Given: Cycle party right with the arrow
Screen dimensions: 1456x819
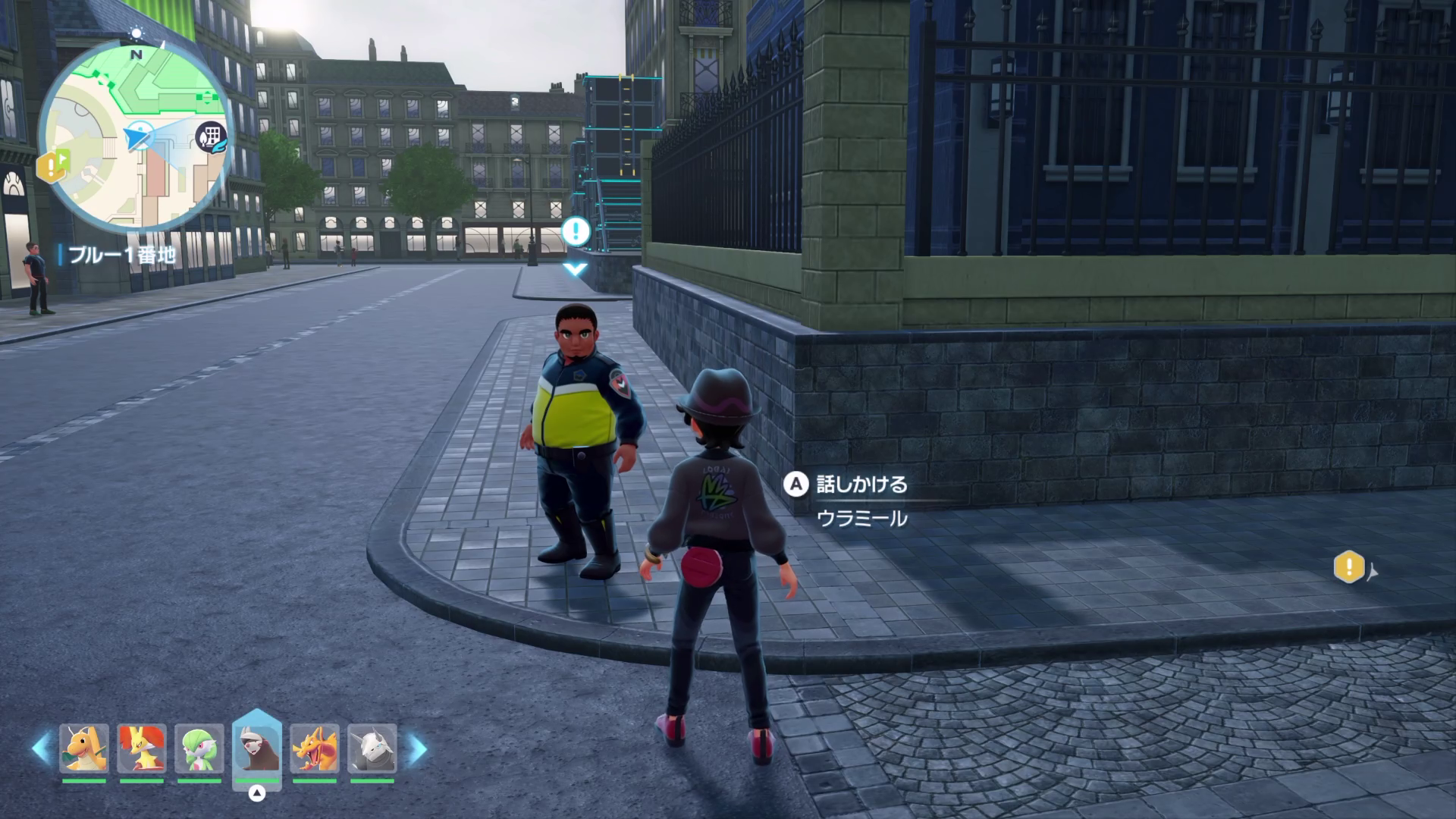Looking at the screenshot, I should click(417, 748).
